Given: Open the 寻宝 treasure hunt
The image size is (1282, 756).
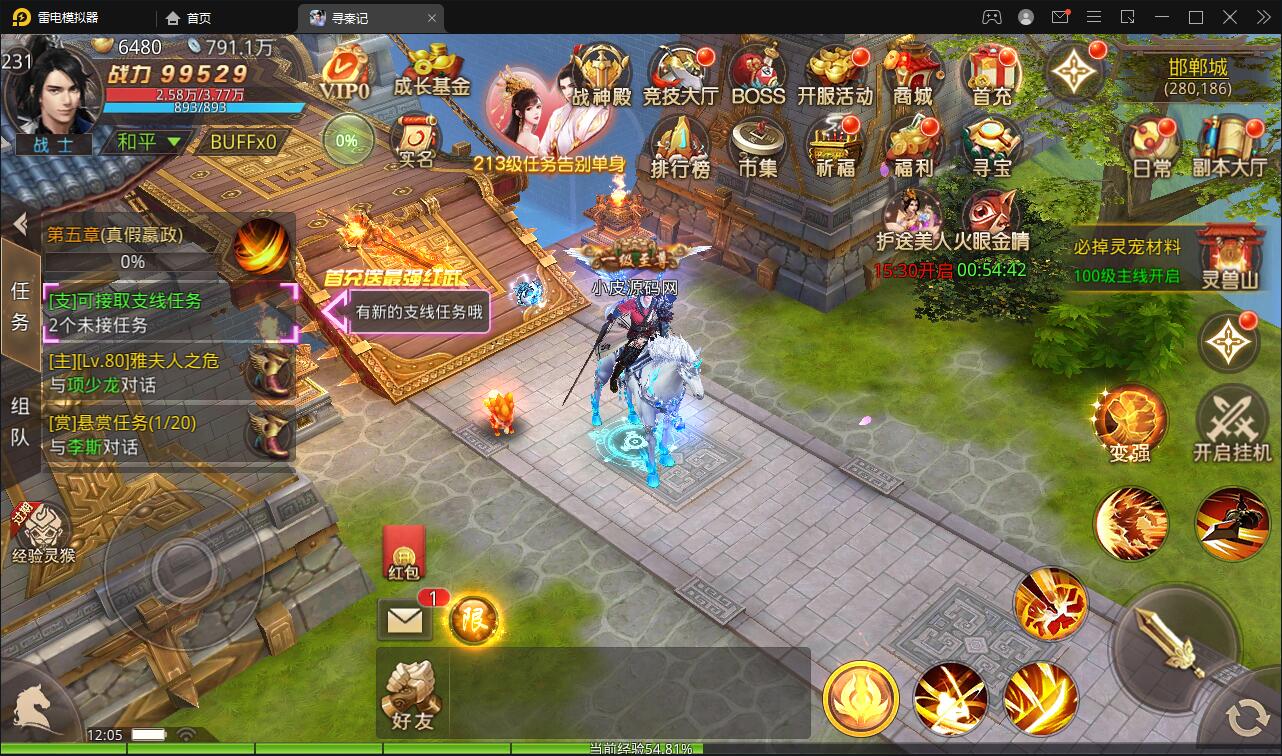Looking at the screenshot, I should (x=991, y=146).
